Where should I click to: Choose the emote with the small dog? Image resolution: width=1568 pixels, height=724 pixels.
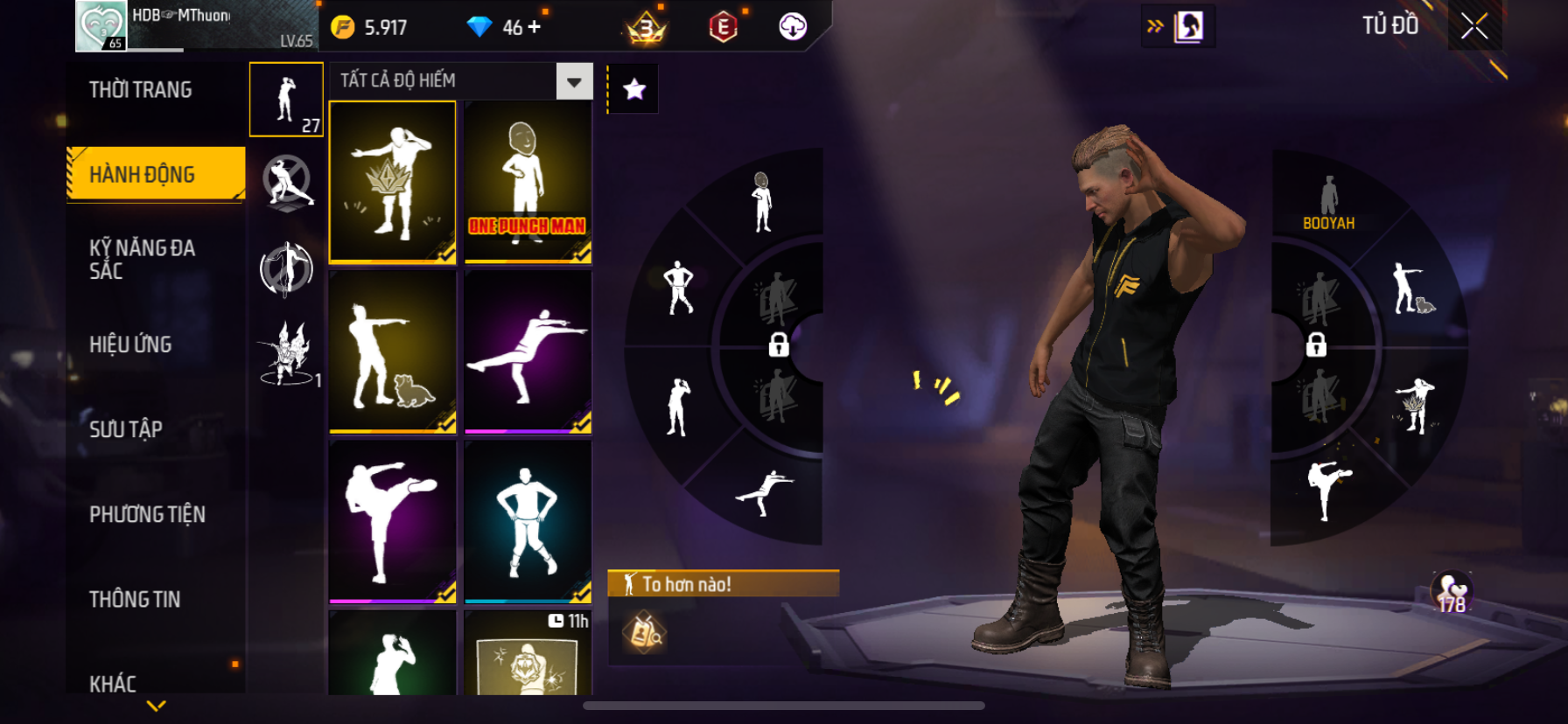pyautogui.click(x=393, y=352)
